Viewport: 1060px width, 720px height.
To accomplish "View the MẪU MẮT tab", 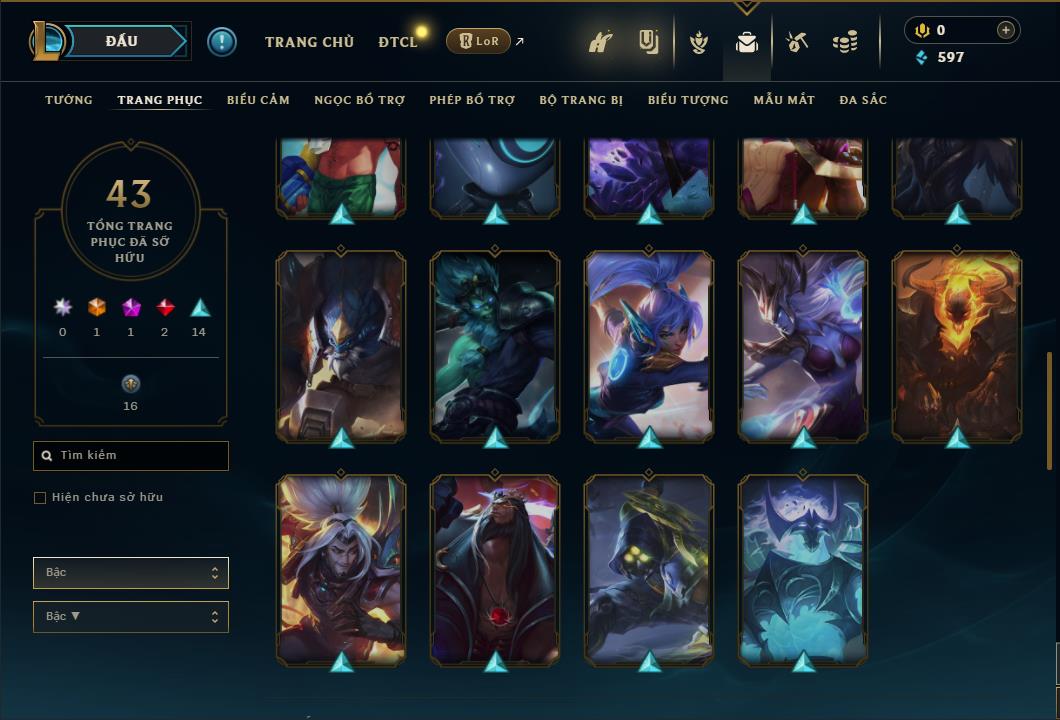I will coord(784,100).
